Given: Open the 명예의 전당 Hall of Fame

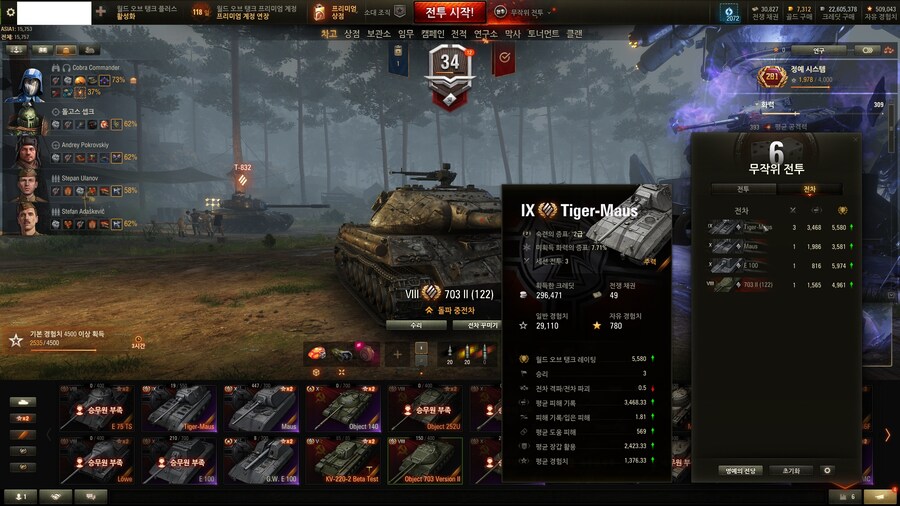Looking at the screenshot, I should [740, 470].
